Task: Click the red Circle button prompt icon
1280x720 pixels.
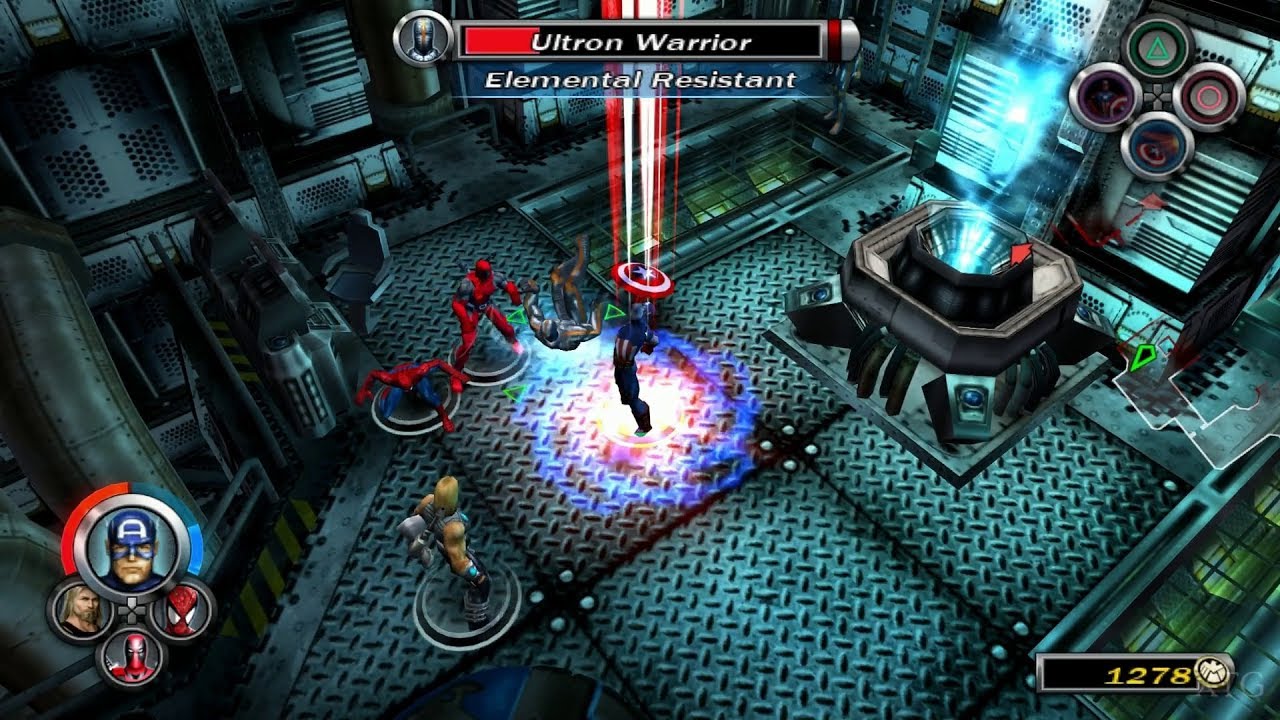Action: coord(1207,95)
